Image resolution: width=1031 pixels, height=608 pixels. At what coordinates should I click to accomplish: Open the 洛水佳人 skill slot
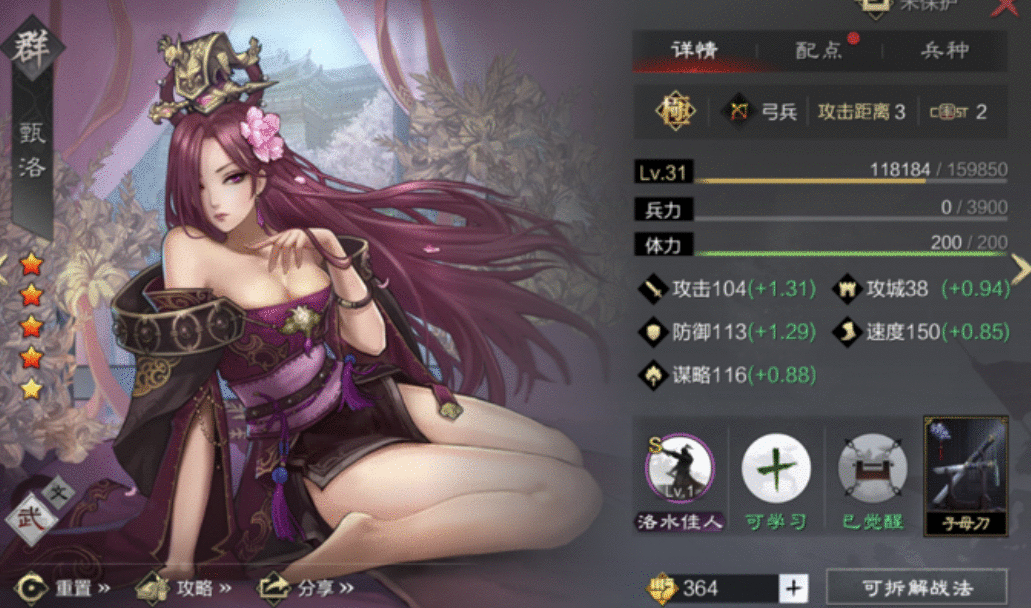[679, 469]
